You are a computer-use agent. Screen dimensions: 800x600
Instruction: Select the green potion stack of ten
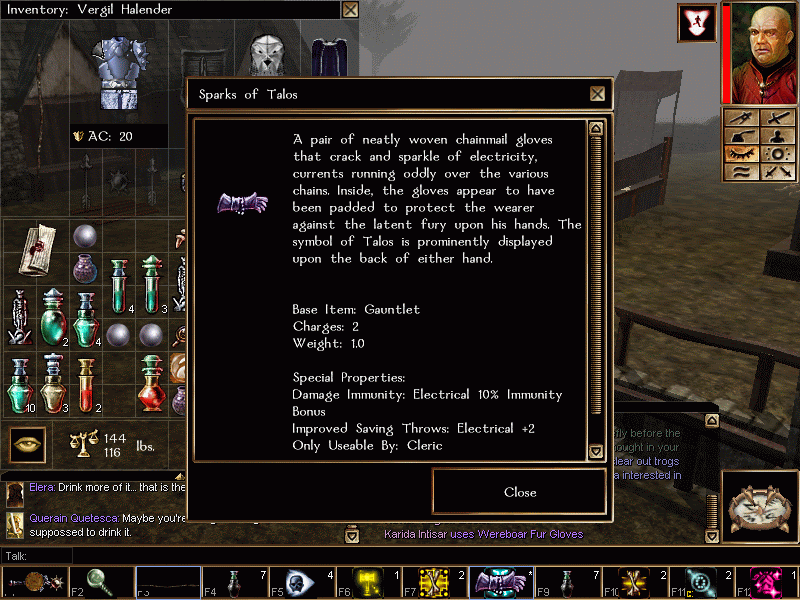click(x=21, y=382)
